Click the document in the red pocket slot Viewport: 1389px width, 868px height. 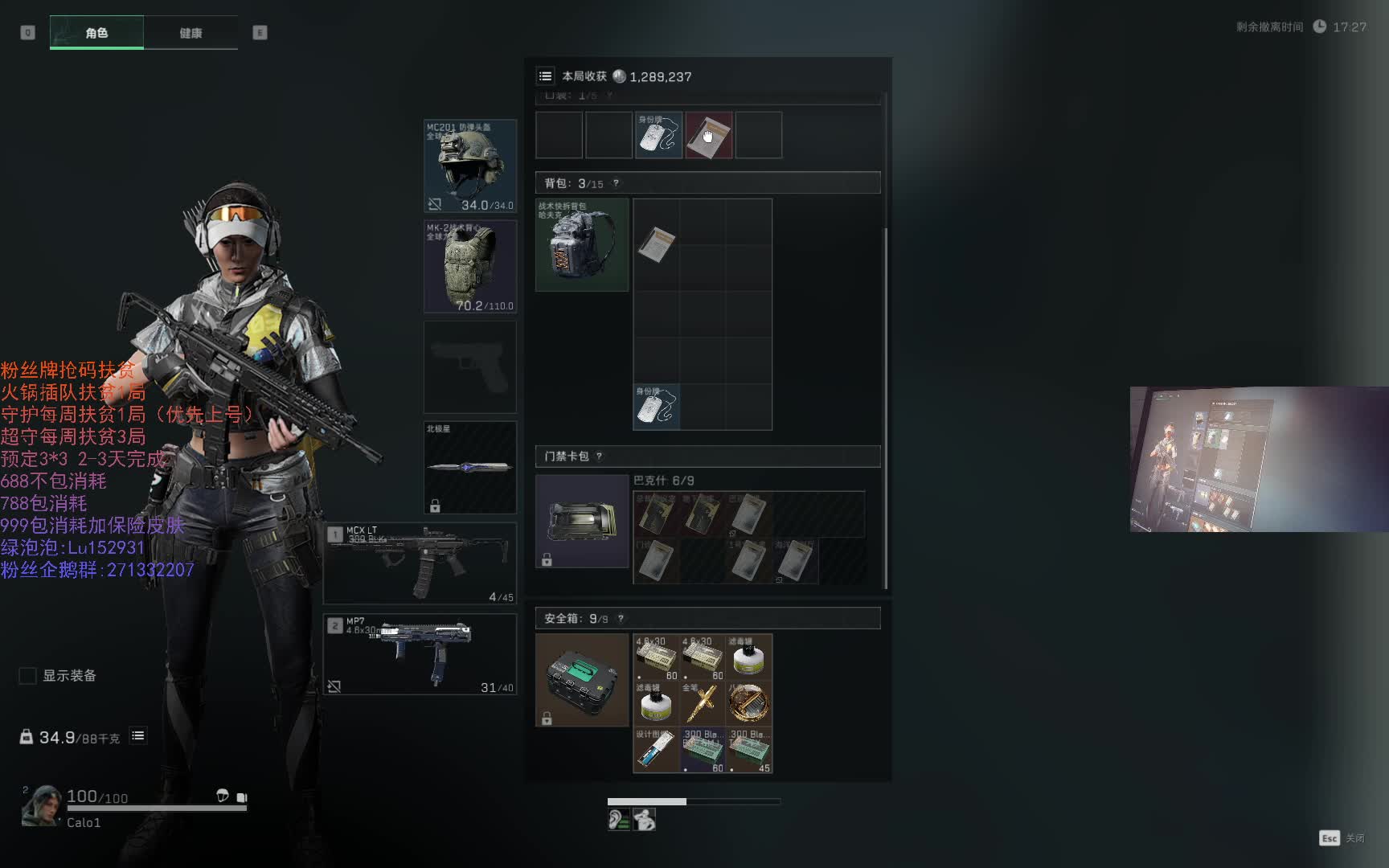point(708,135)
